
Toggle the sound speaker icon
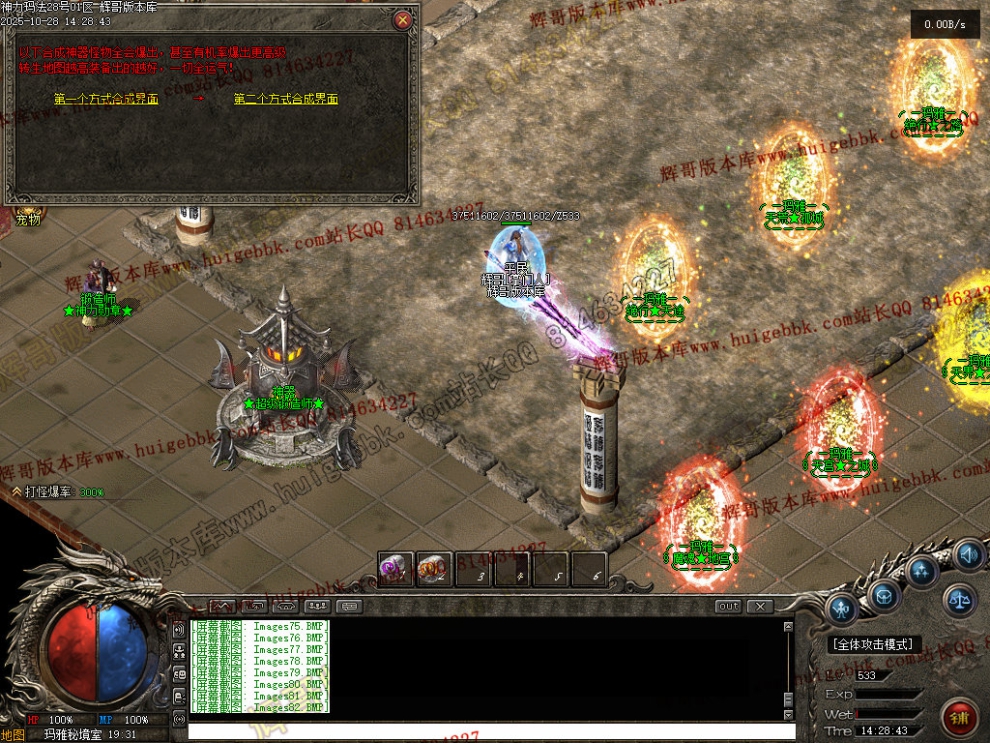click(x=967, y=554)
